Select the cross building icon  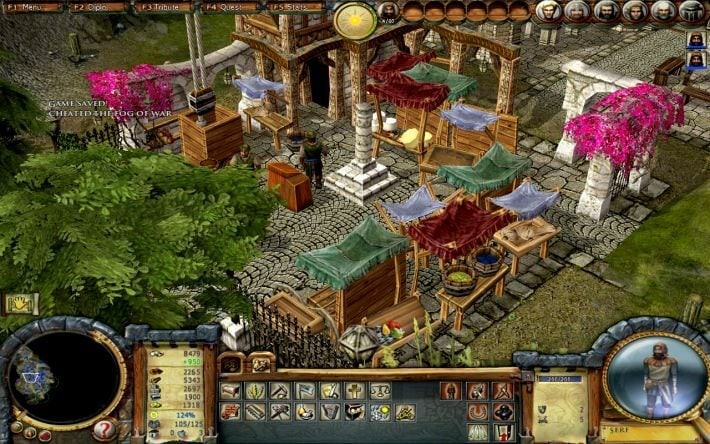355,391
